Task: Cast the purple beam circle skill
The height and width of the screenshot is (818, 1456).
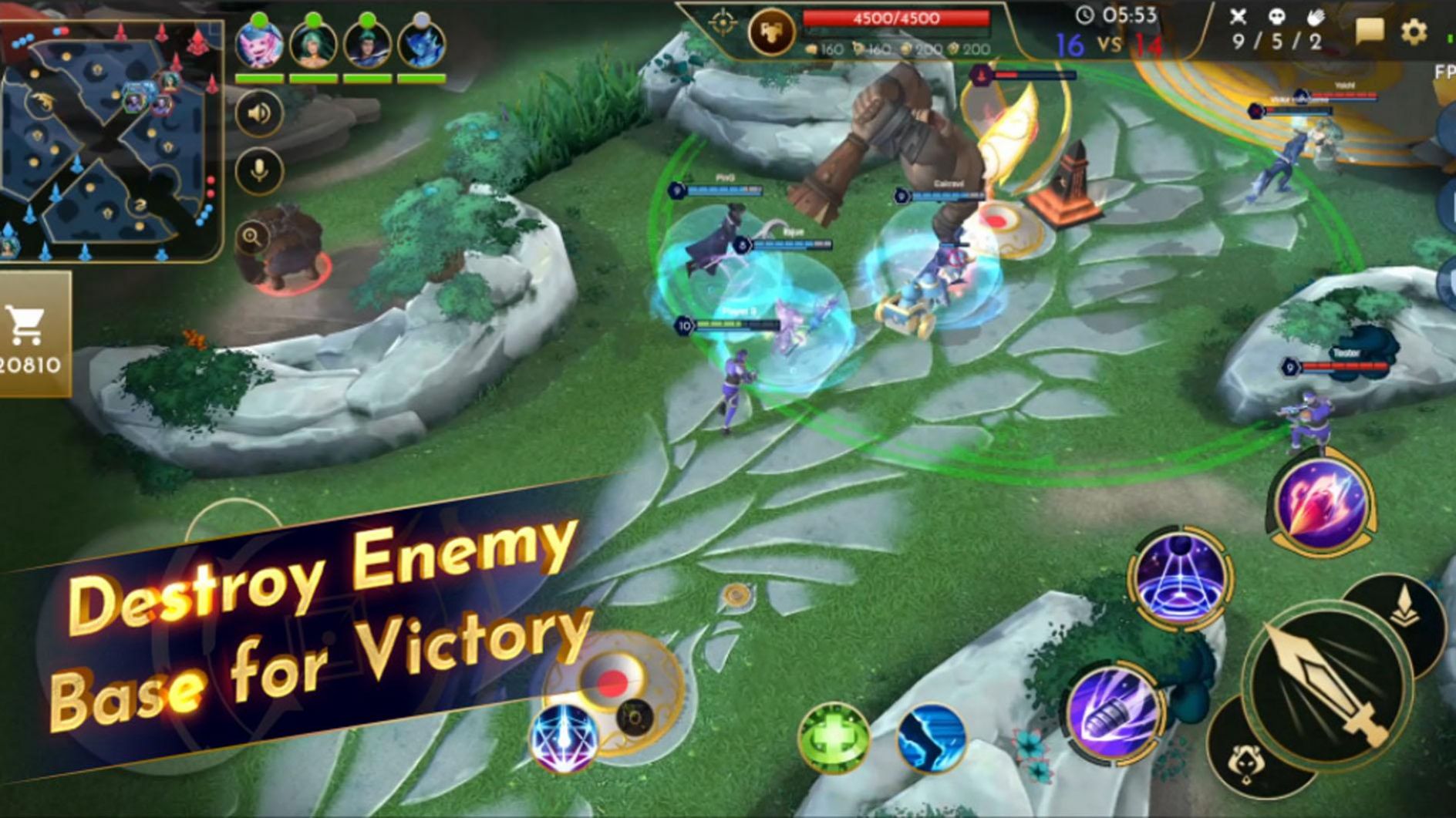Action: point(1179,578)
